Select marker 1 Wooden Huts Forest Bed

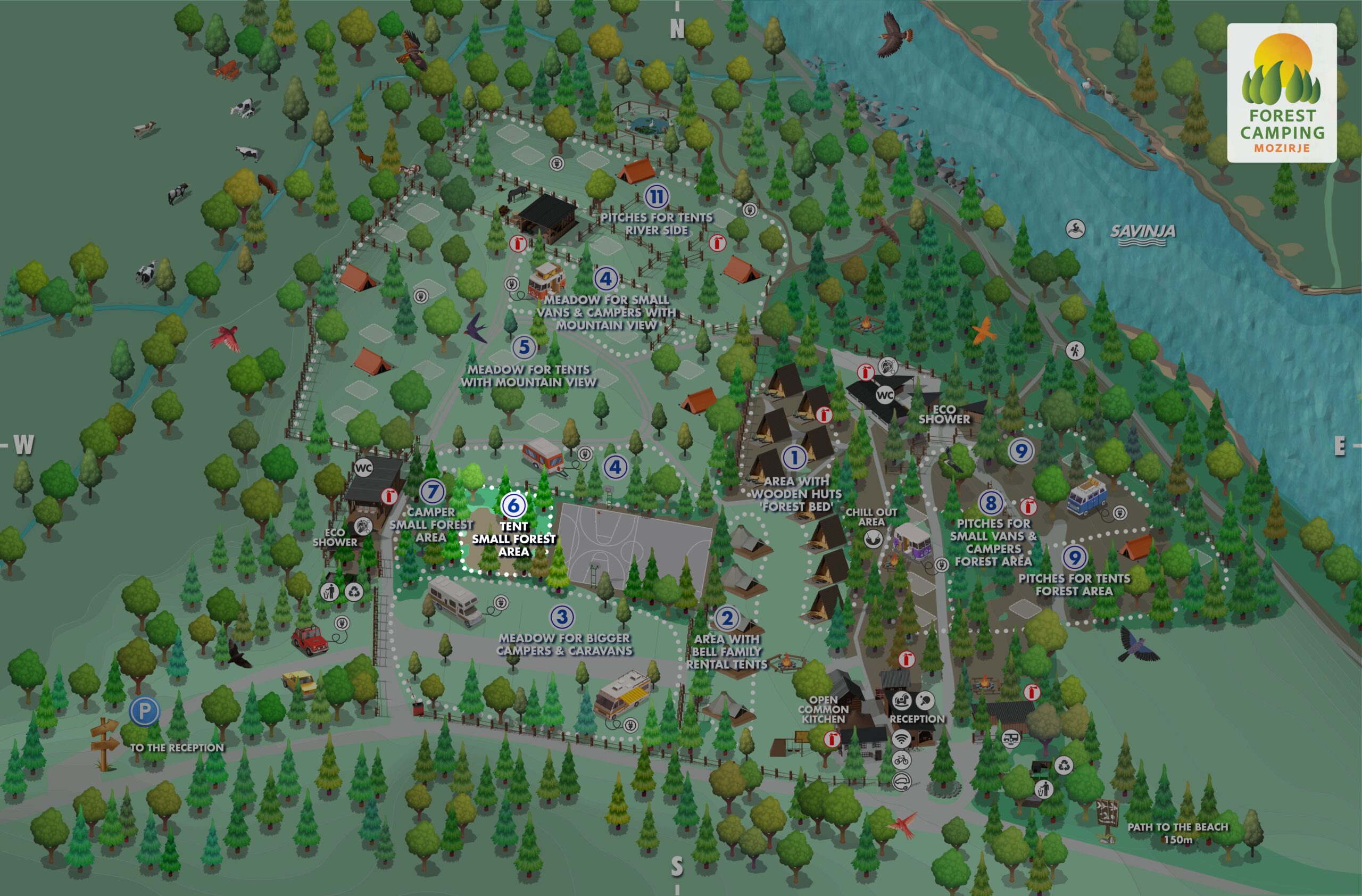coord(794,457)
